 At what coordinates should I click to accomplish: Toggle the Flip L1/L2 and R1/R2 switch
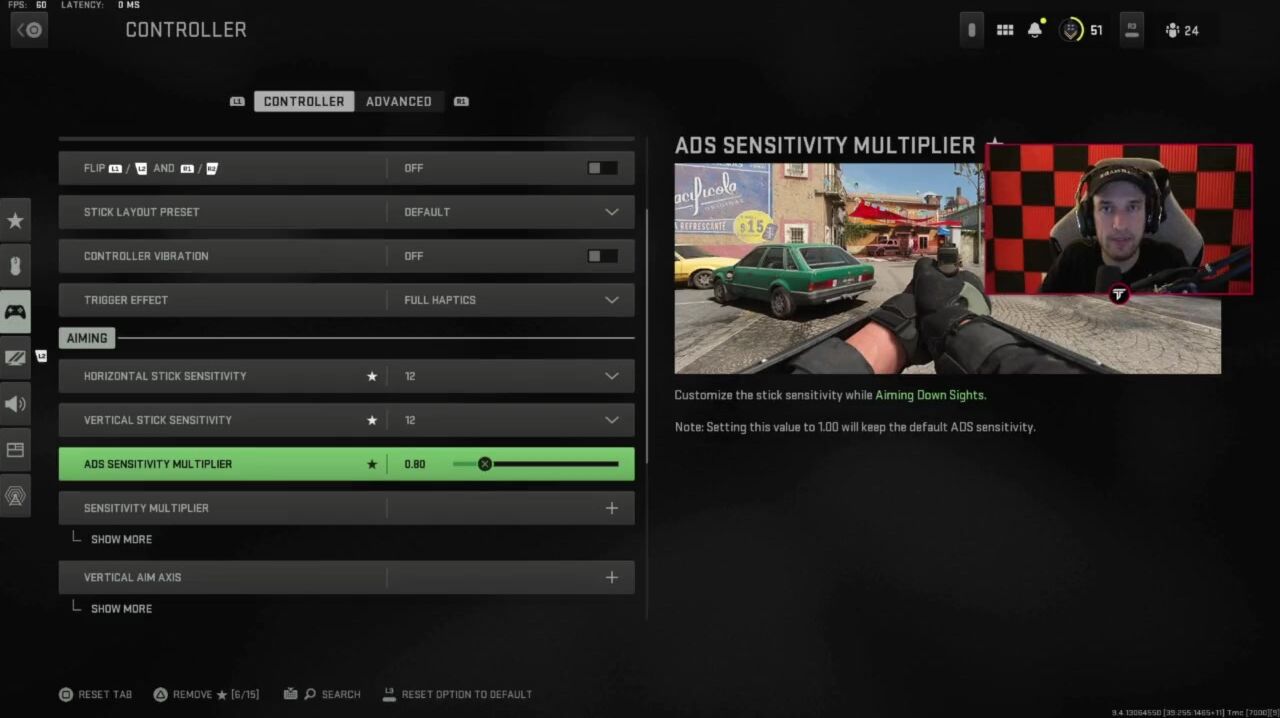[602, 168]
